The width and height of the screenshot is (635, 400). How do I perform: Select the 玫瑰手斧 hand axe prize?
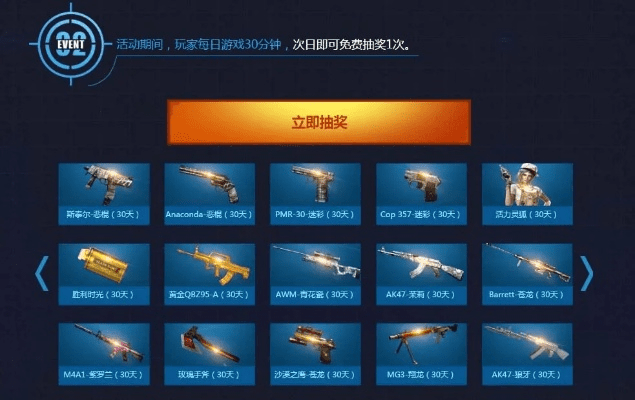click(x=209, y=352)
